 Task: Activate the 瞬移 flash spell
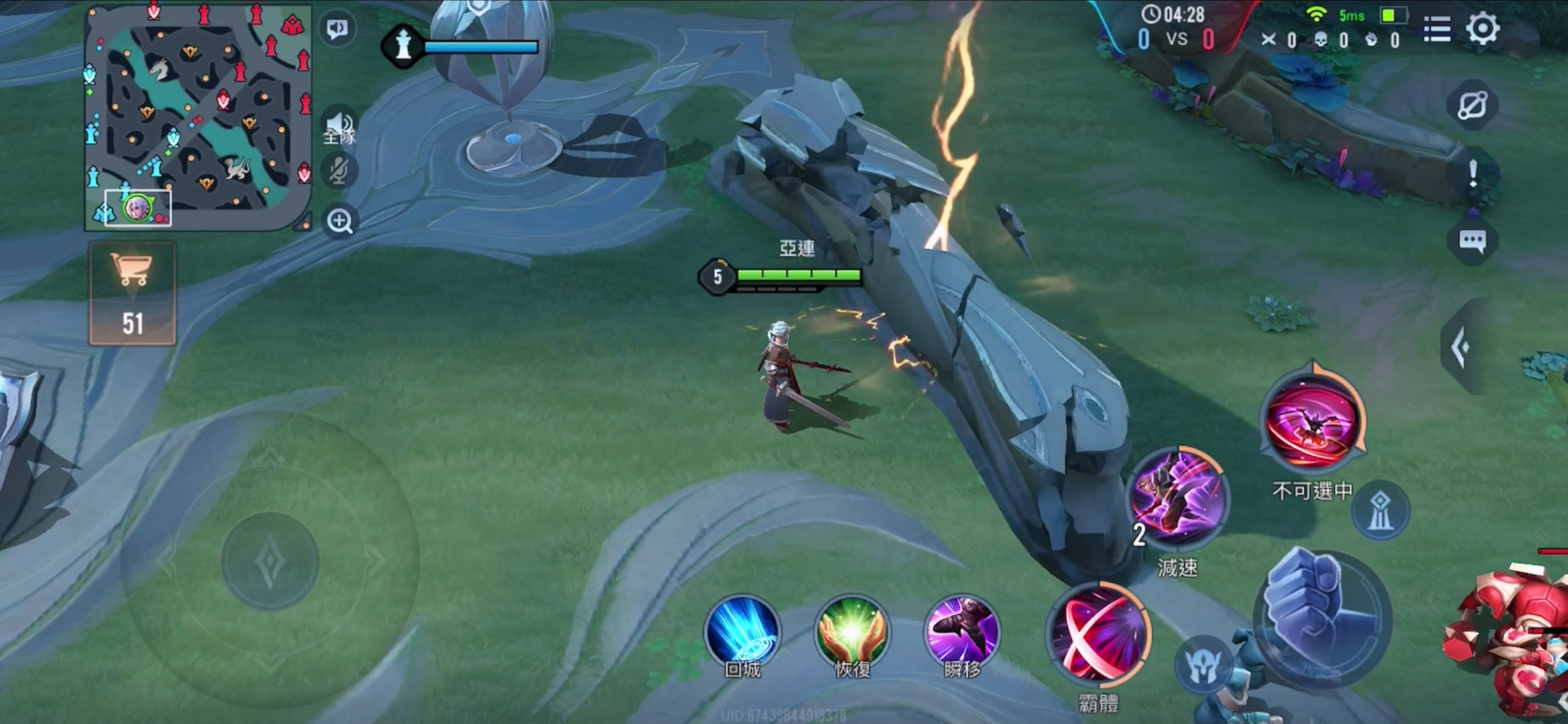point(962,632)
